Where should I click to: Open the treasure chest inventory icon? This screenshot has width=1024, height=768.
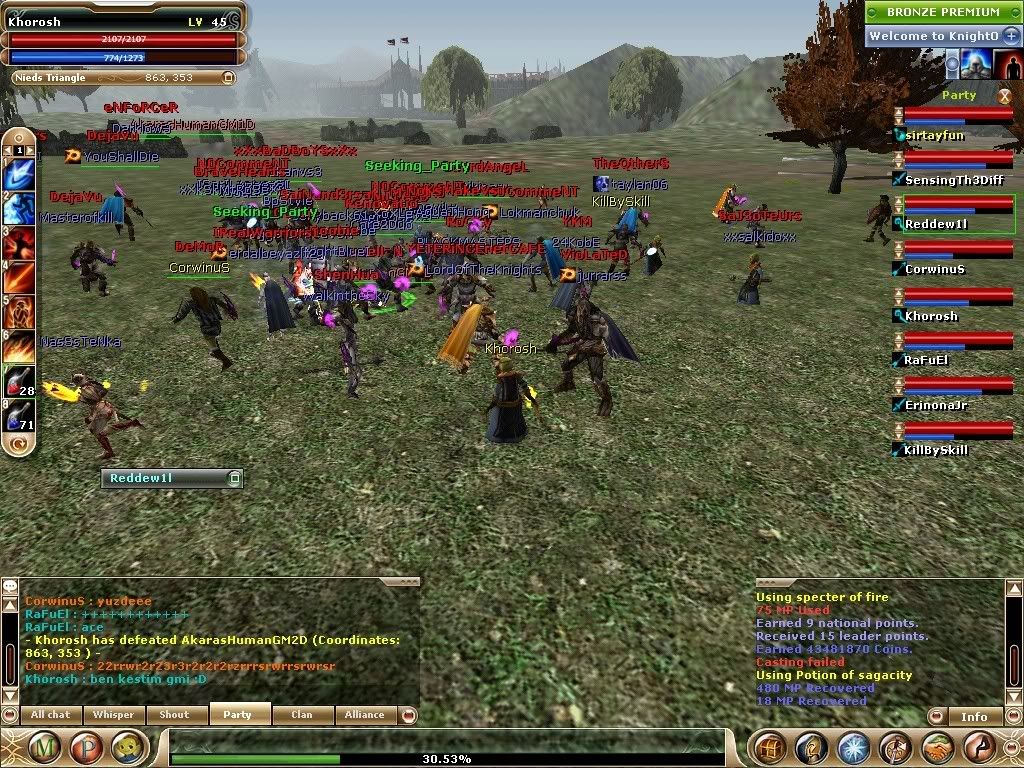pyautogui.click(x=770, y=746)
